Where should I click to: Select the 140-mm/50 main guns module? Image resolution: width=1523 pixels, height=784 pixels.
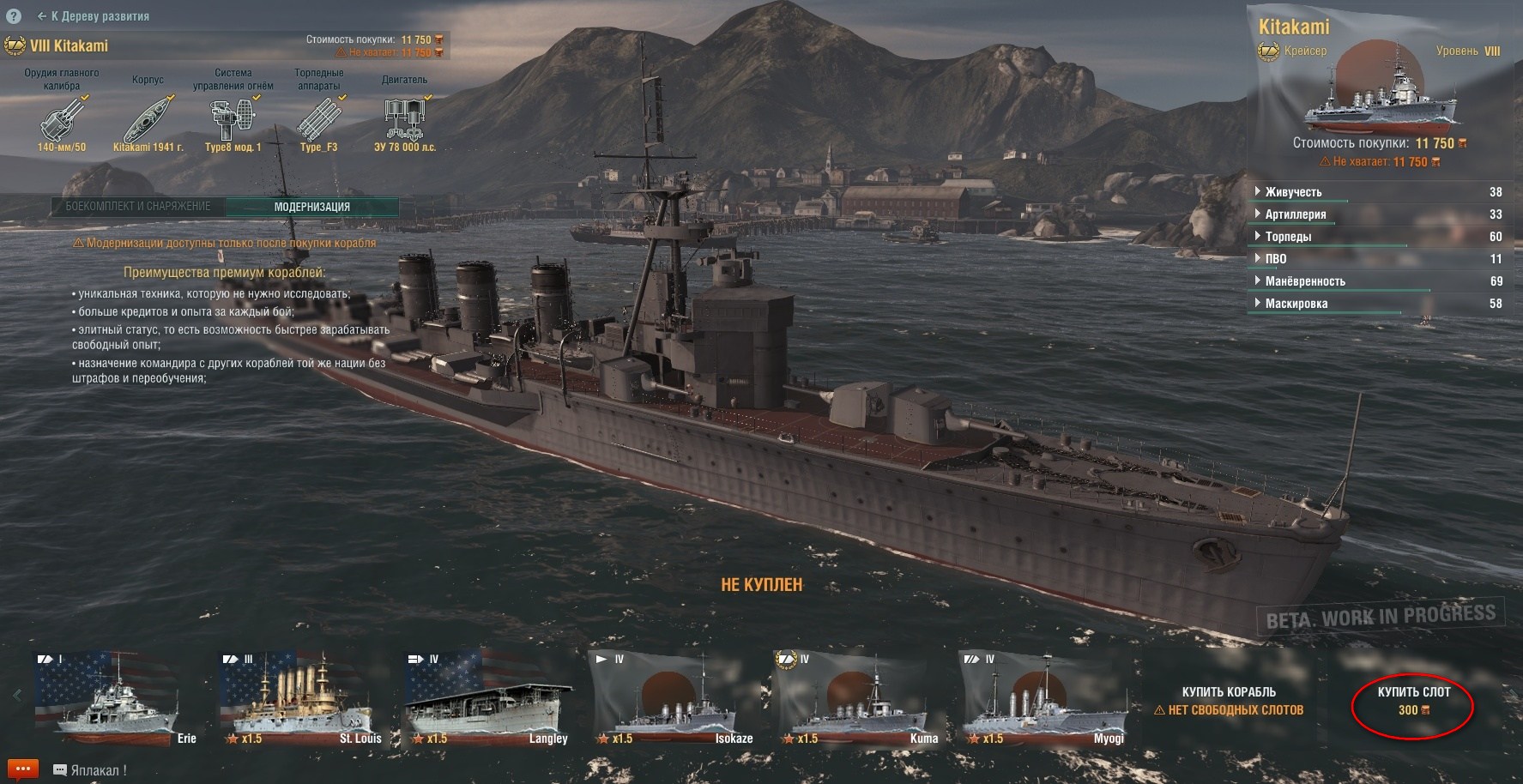coord(62,119)
